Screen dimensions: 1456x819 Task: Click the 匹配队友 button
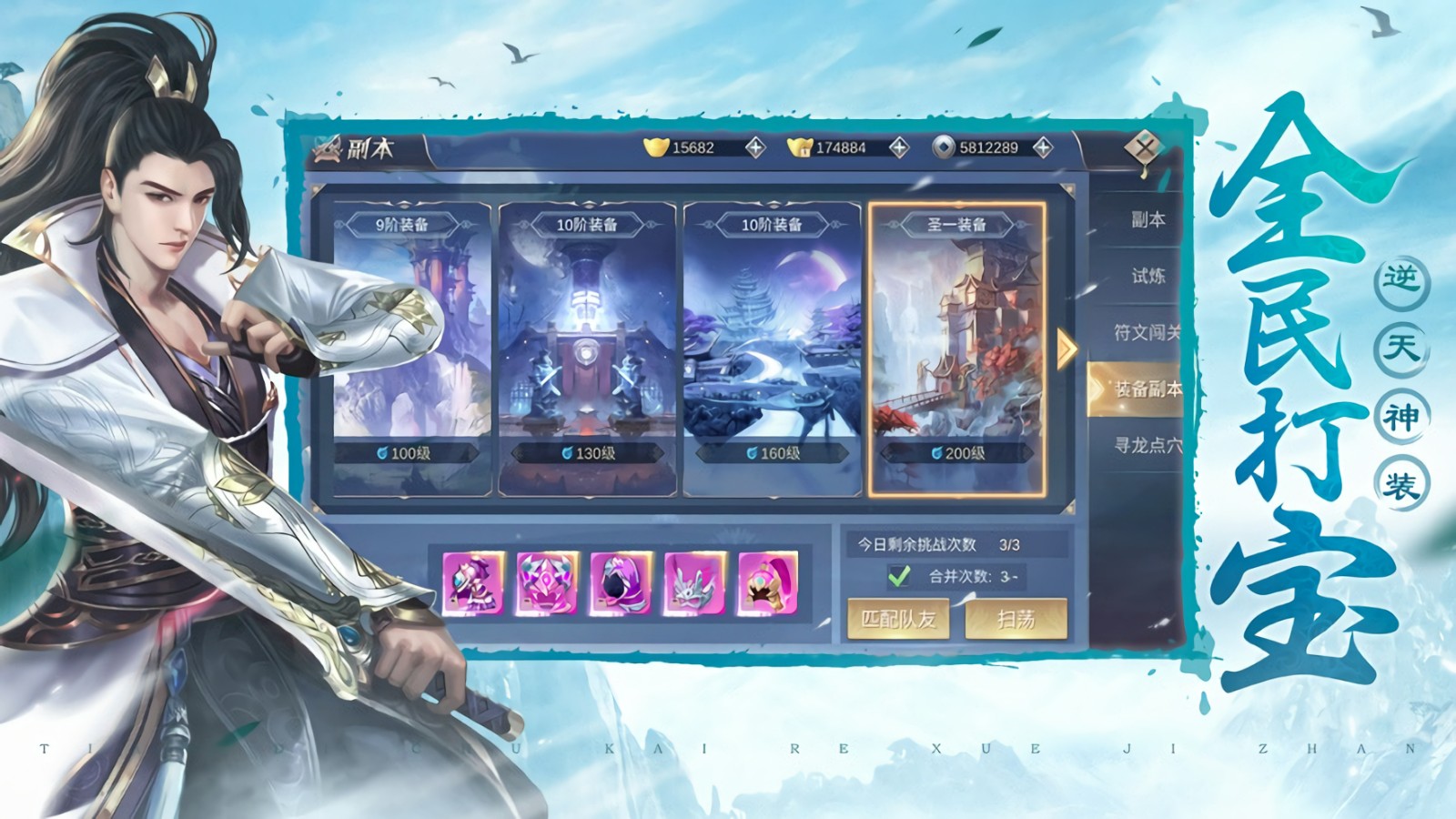pyautogui.click(x=898, y=620)
